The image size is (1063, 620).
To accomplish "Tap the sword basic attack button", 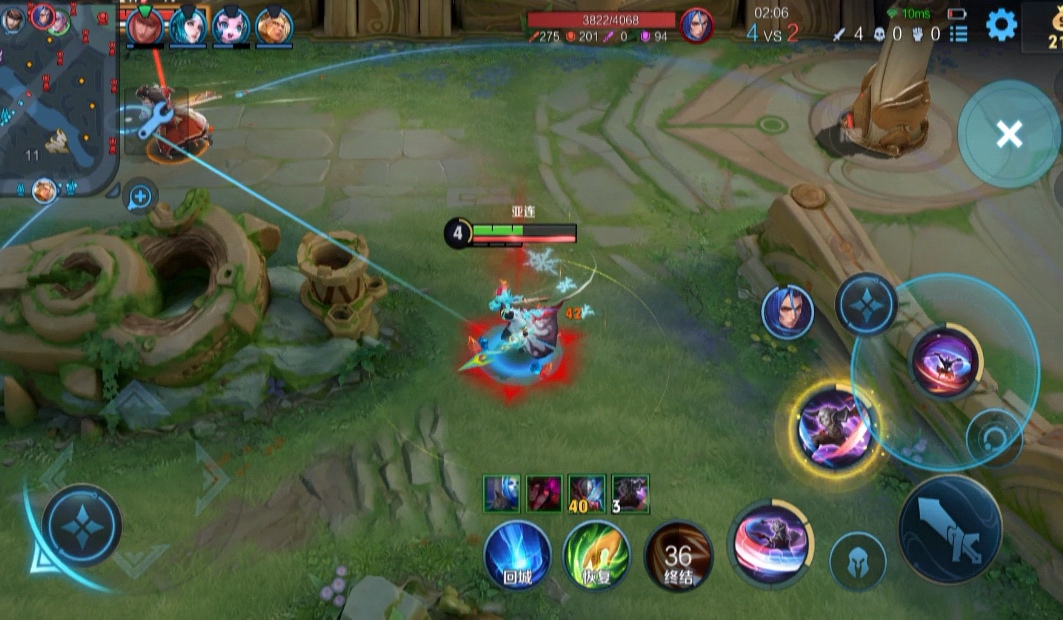I will 950,529.
